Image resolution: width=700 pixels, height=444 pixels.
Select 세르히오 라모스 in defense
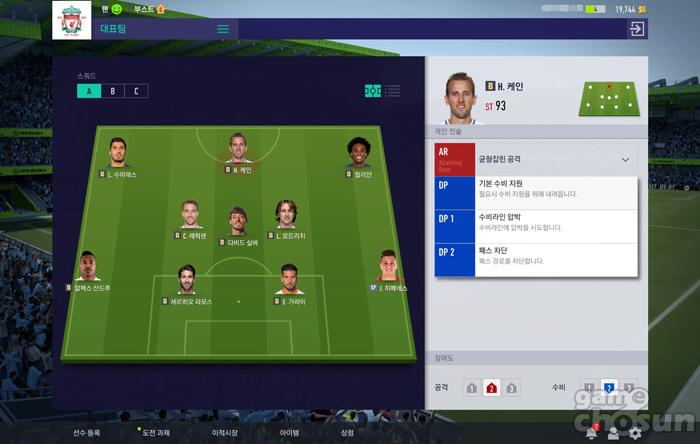coord(187,284)
